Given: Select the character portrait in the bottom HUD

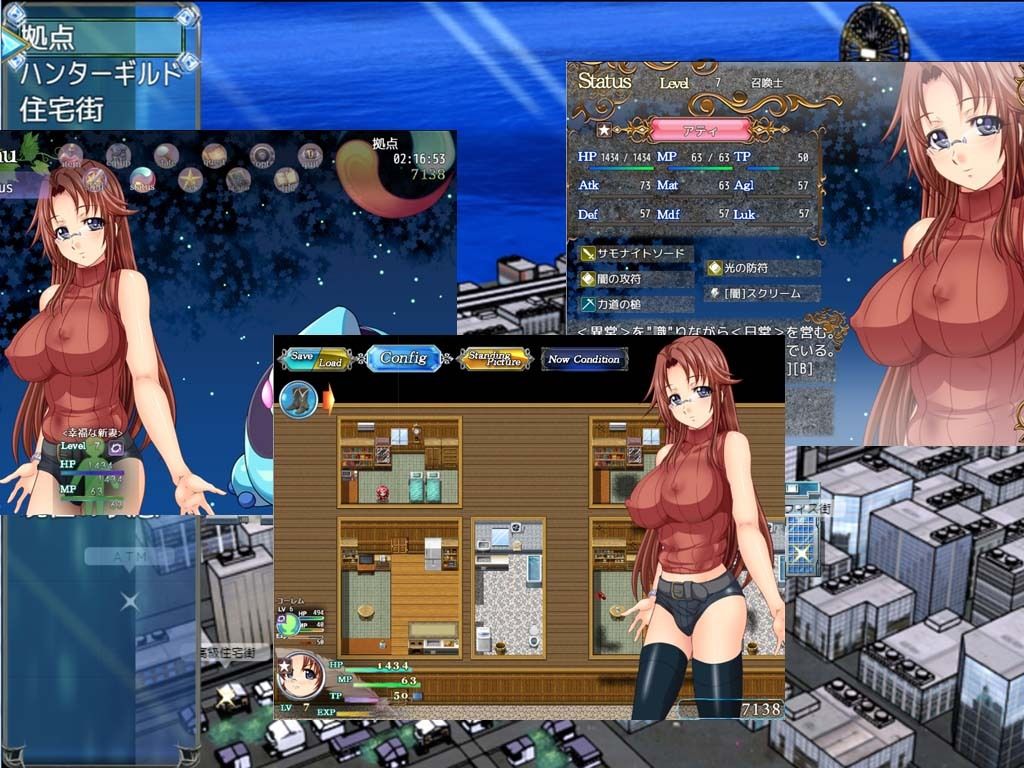Looking at the screenshot, I should coord(298,676).
